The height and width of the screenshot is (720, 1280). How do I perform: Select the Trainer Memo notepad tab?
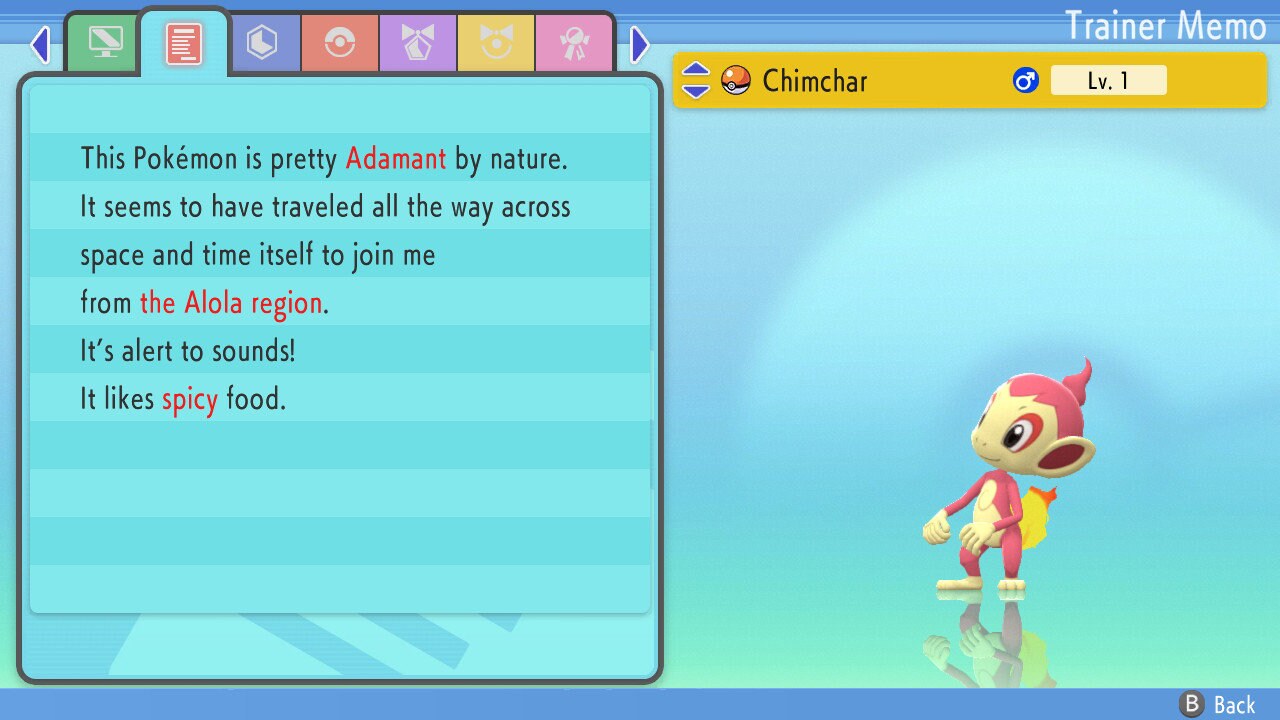click(x=184, y=43)
